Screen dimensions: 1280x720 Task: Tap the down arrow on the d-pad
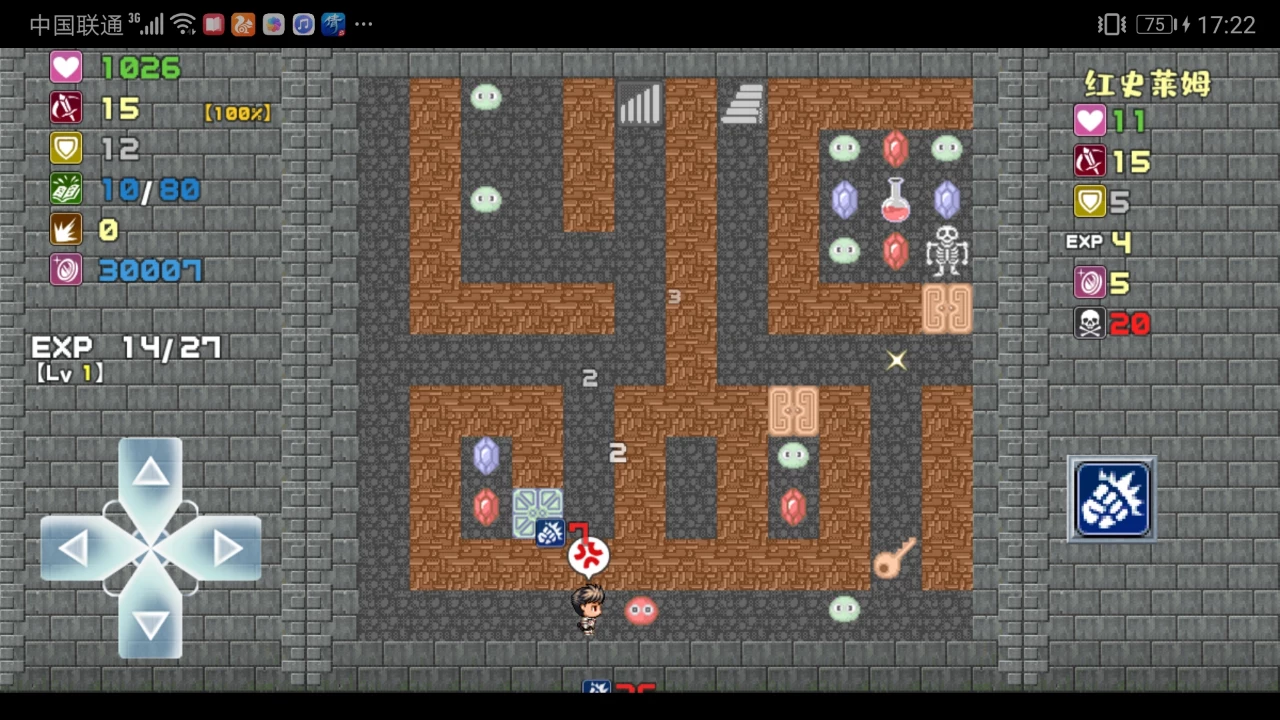point(151,624)
